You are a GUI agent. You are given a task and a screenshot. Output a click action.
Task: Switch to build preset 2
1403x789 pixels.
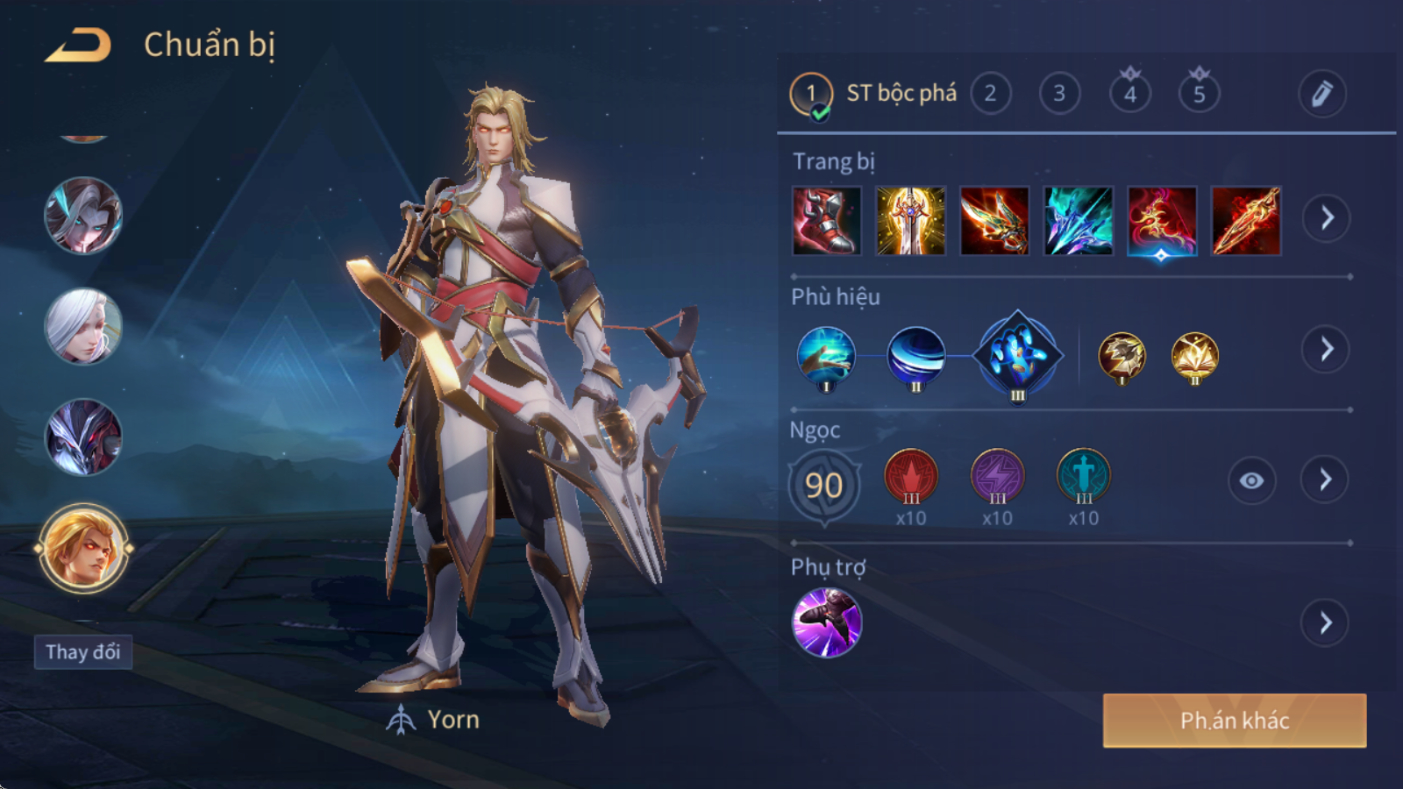coord(990,94)
